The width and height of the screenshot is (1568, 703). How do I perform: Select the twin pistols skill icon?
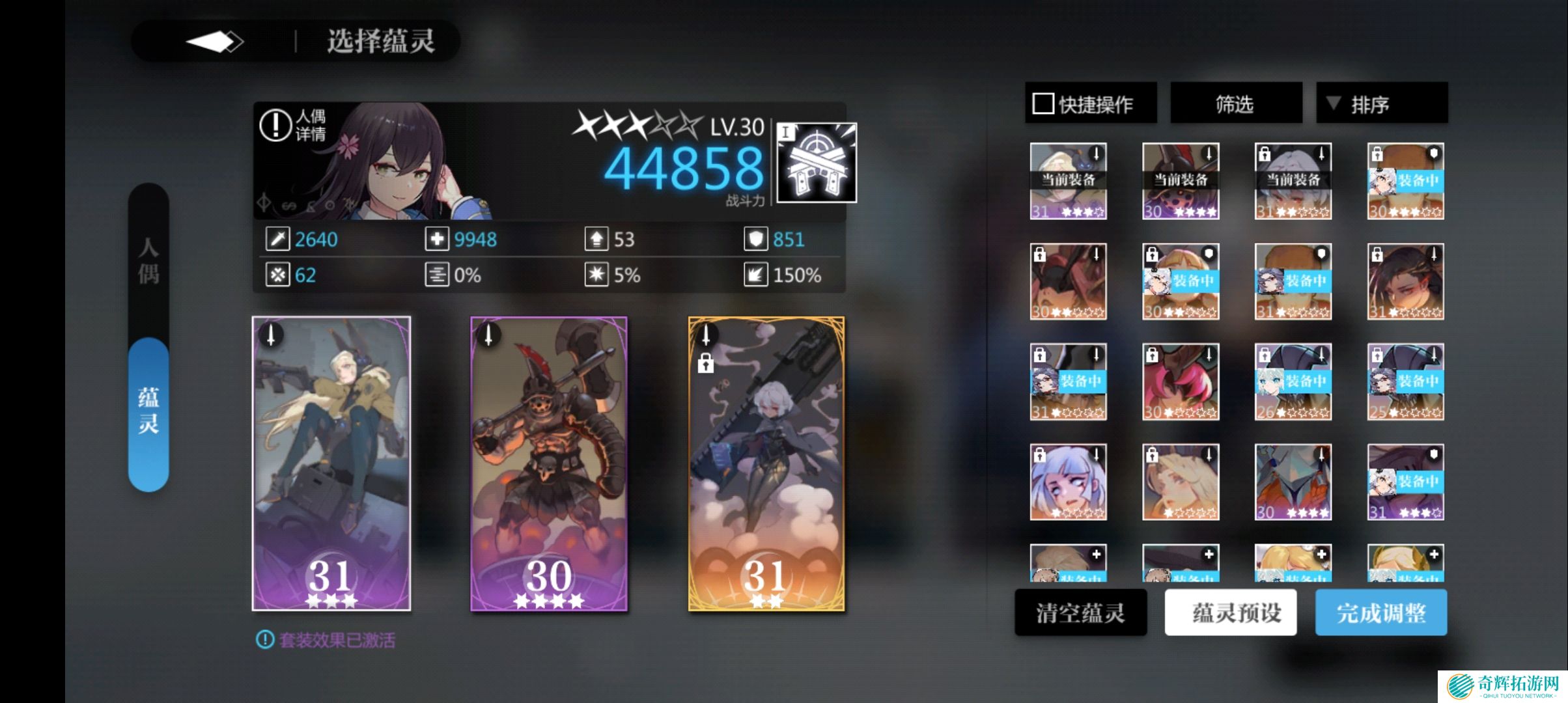(817, 163)
